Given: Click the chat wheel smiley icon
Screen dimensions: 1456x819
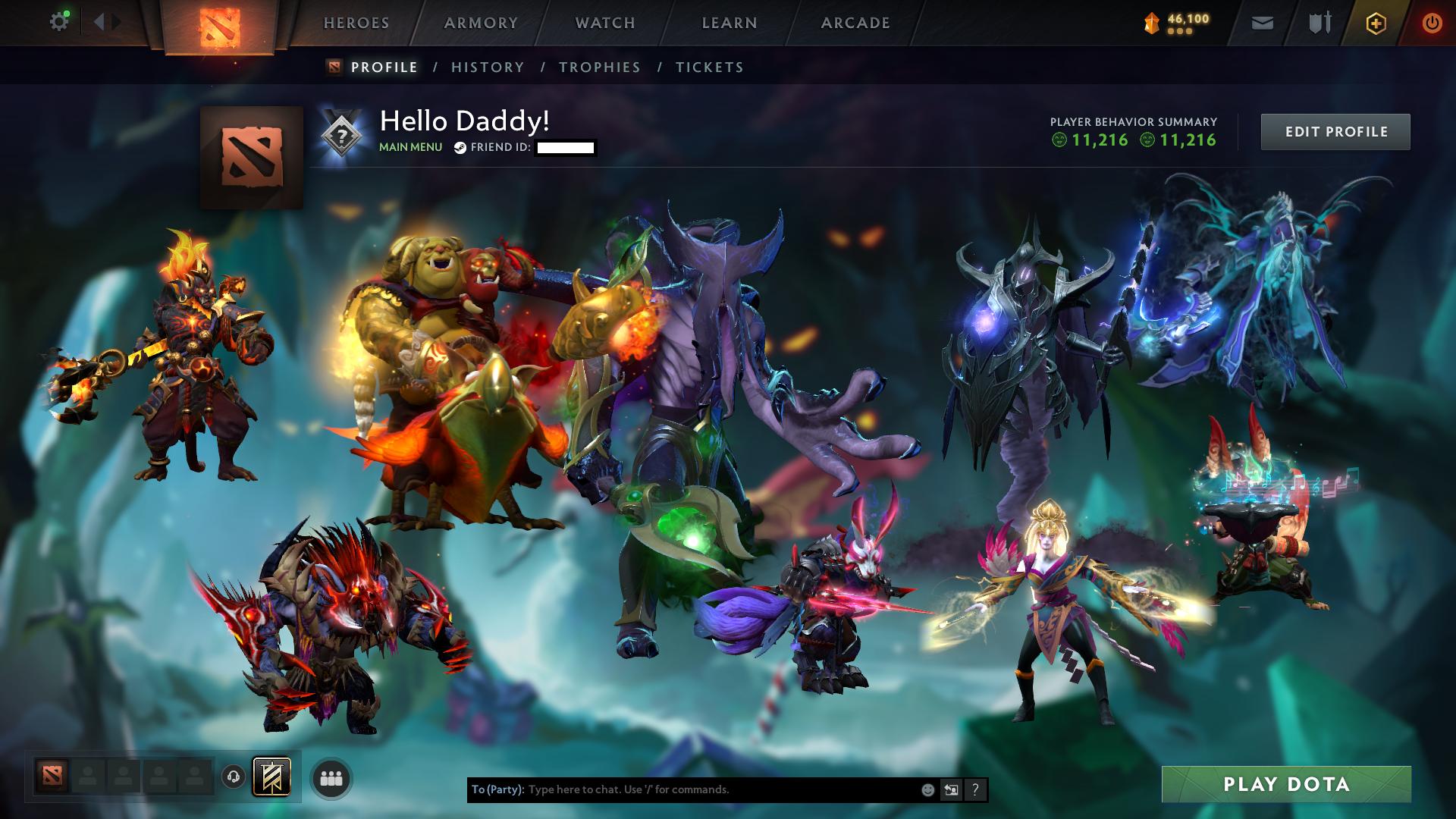Looking at the screenshot, I should (x=927, y=790).
